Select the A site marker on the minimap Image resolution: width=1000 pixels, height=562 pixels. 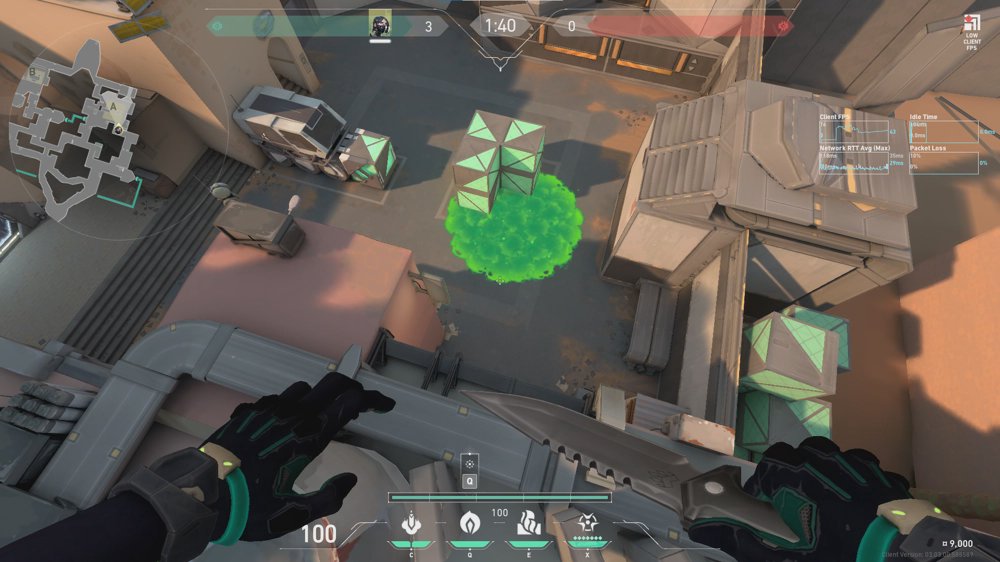pos(115,103)
